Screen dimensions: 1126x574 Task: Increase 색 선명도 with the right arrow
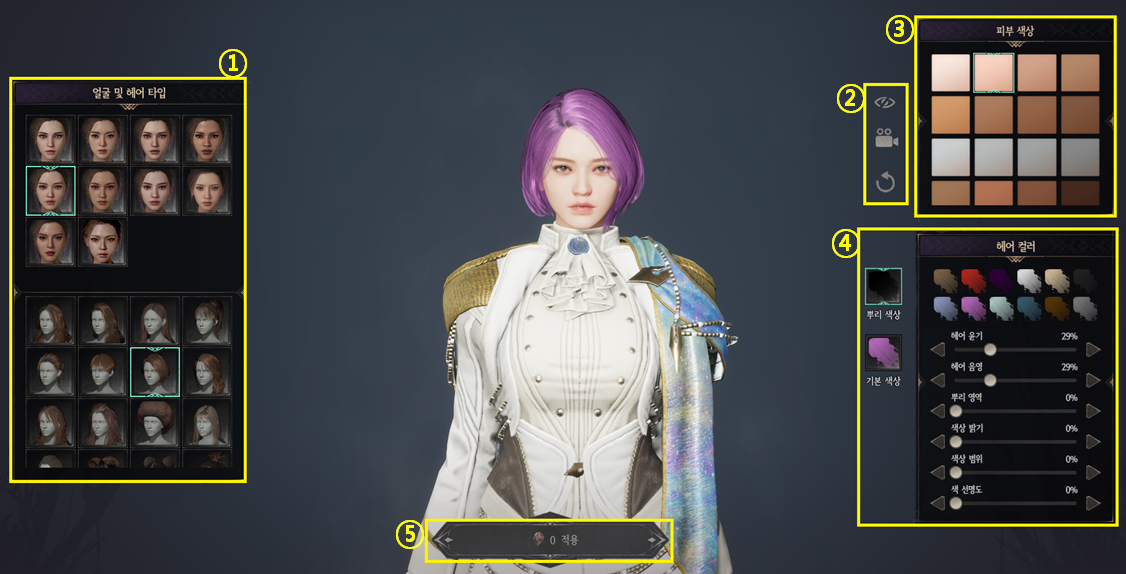point(1093,503)
